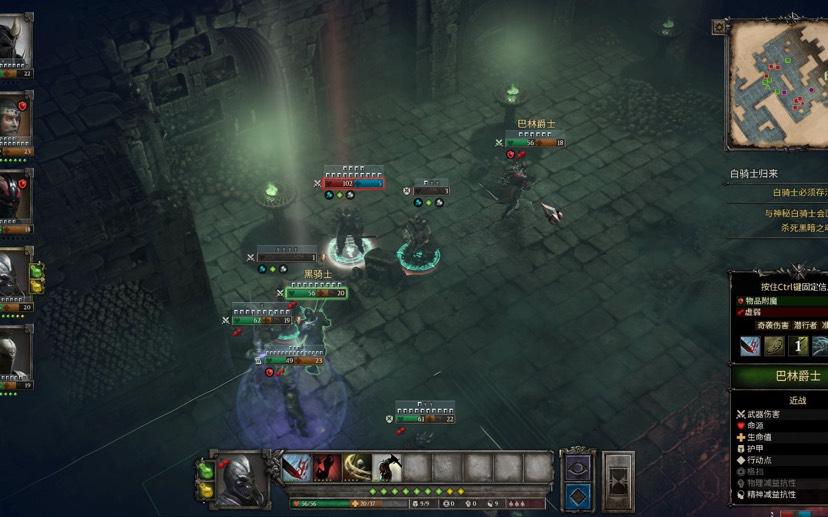The image size is (828, 517).
Task: Use the red shadowy figure ability
Action: [327, 467]
